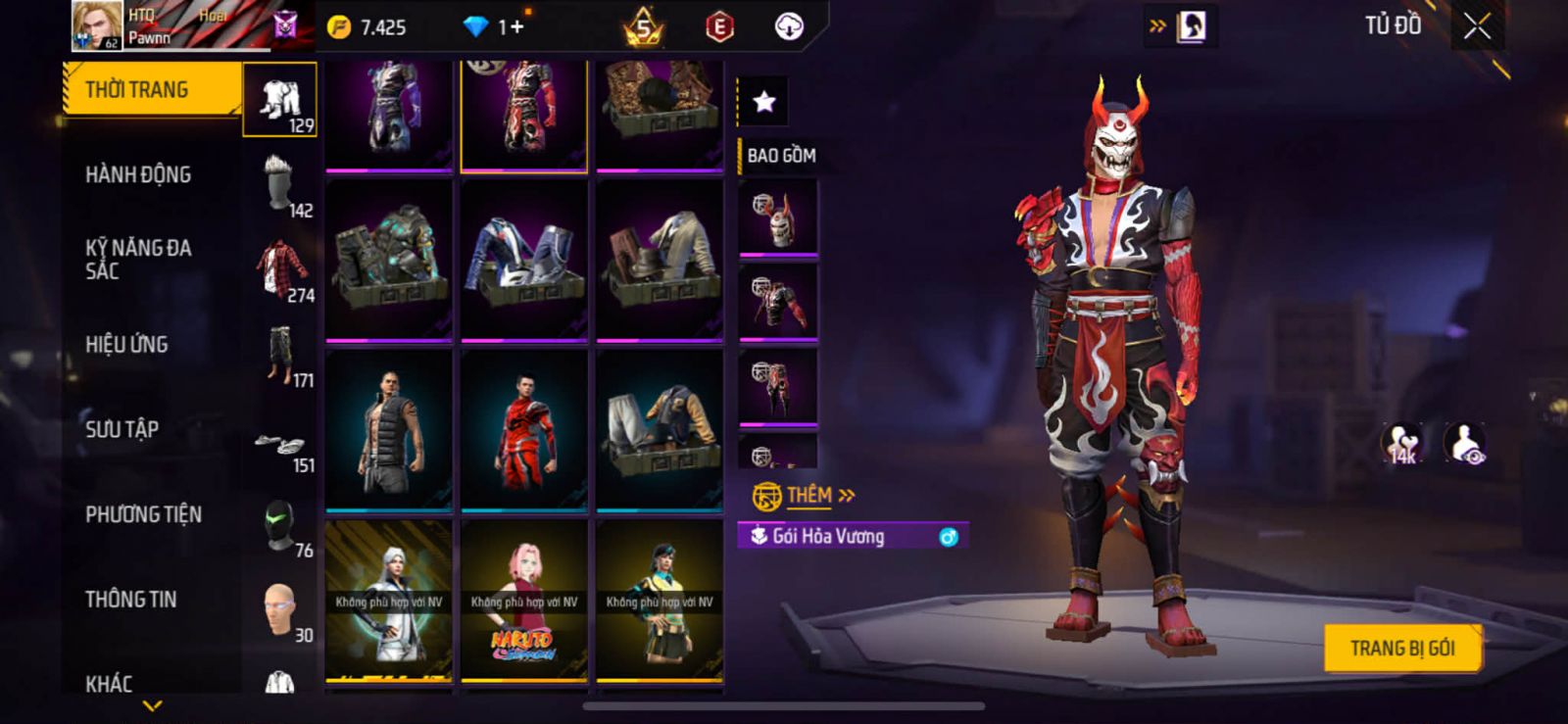Choose the red ninja character outfit

[523, 429]
